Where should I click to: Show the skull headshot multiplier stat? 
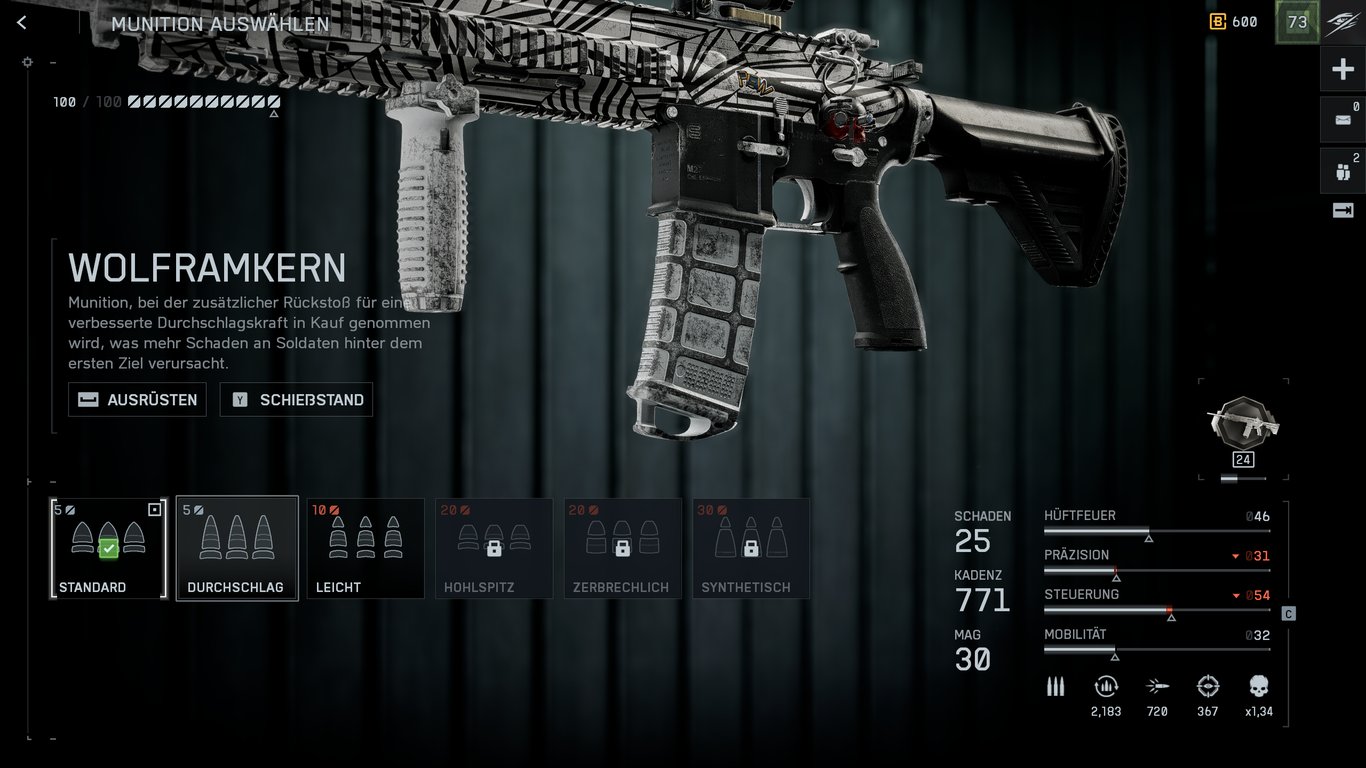[x=1258, y=686]
